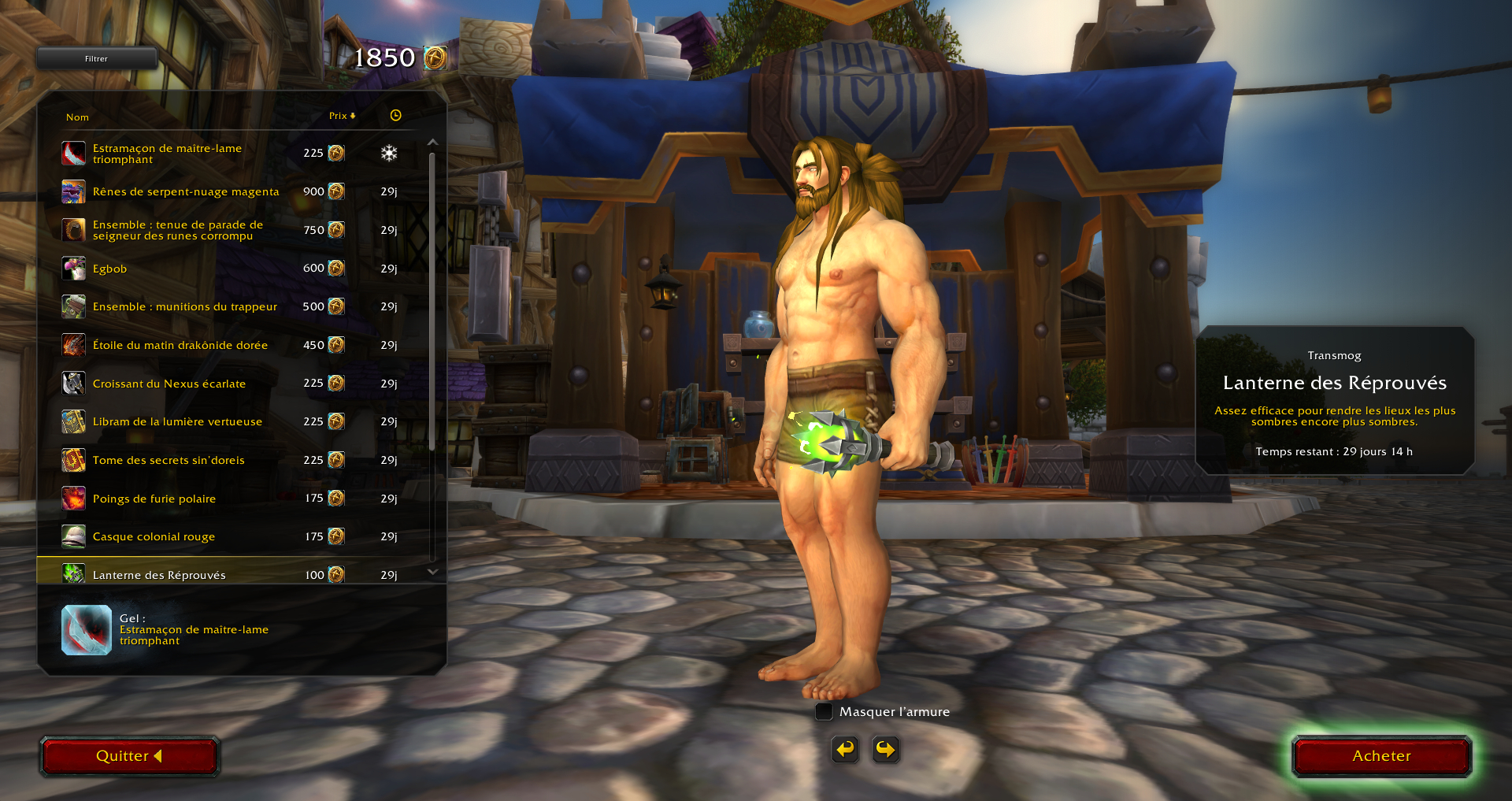The width and height of the screenshot is (1512, 801).
Task: Leave the shop with Quitter
Action: pyautogui.click(x=129, y=756)
